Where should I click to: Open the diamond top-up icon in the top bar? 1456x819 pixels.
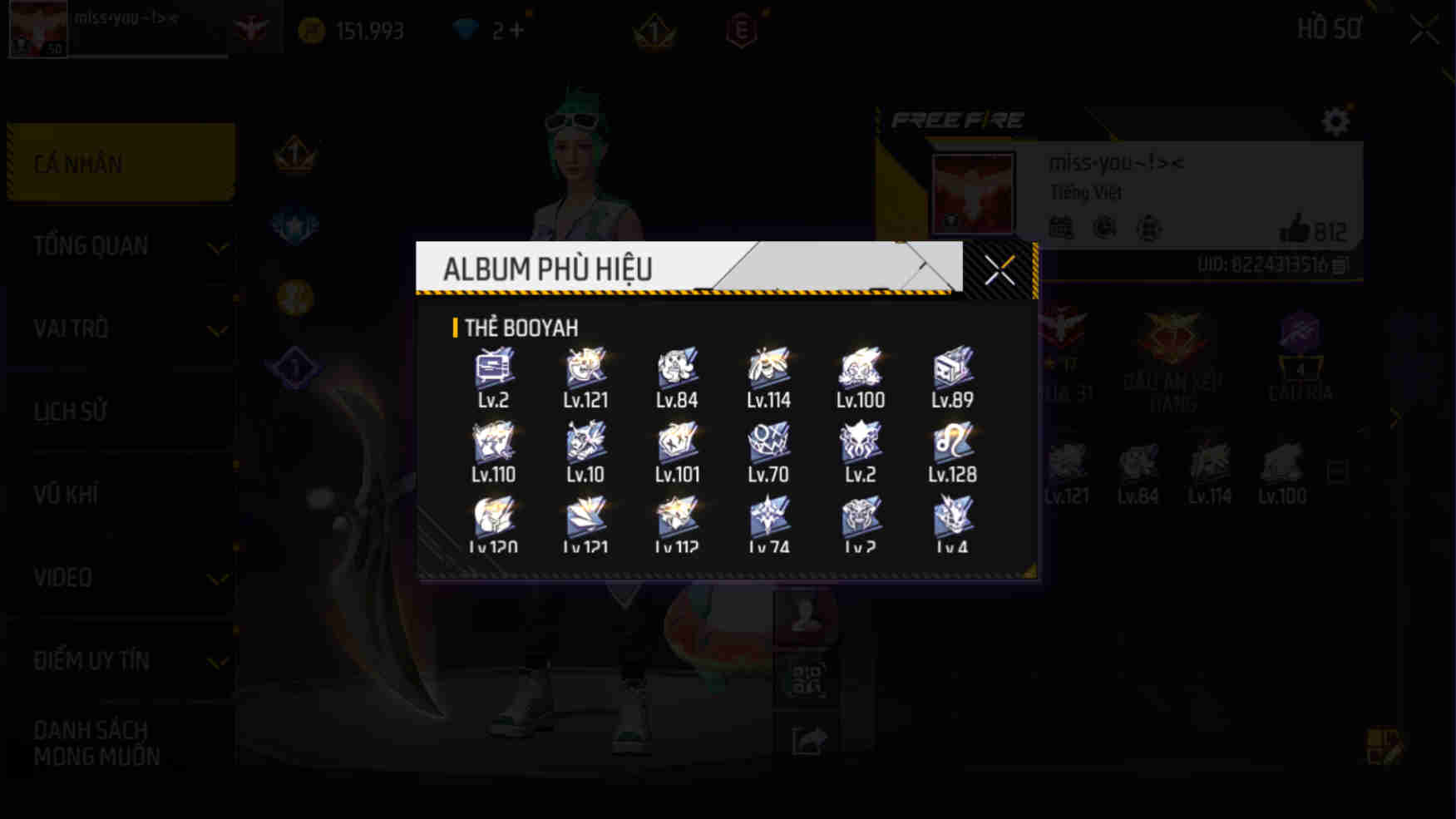click(x=468, y=28)
